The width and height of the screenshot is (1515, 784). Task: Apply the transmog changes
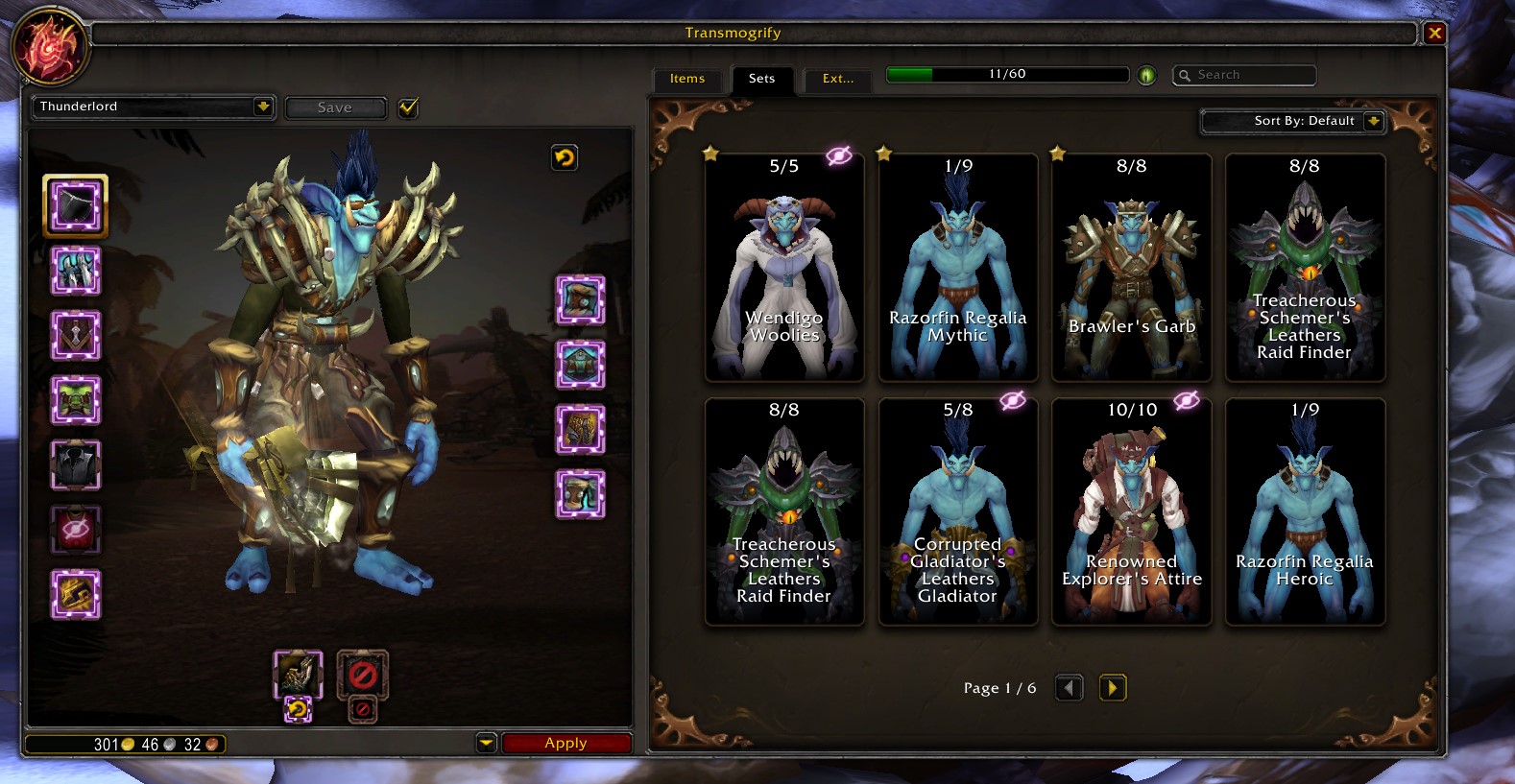[x=565, y=743]
